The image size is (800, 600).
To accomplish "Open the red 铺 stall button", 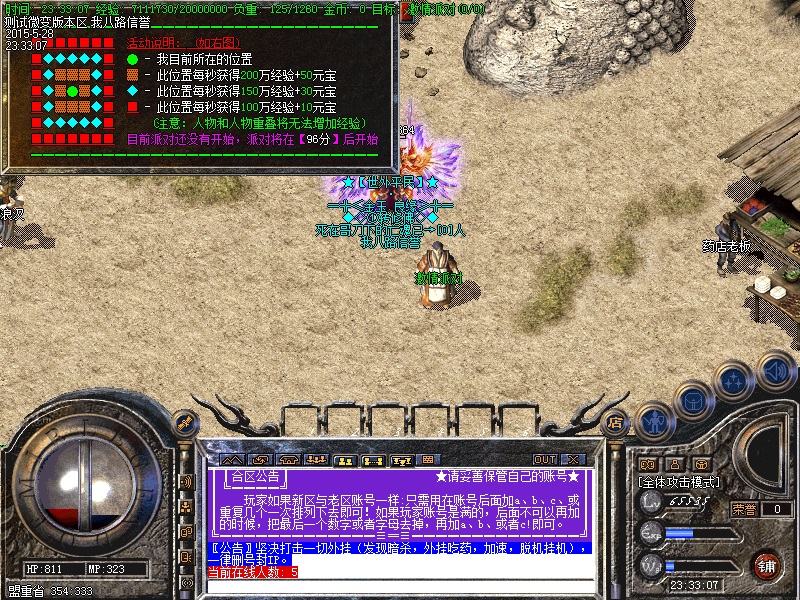I will pos(767,565).
